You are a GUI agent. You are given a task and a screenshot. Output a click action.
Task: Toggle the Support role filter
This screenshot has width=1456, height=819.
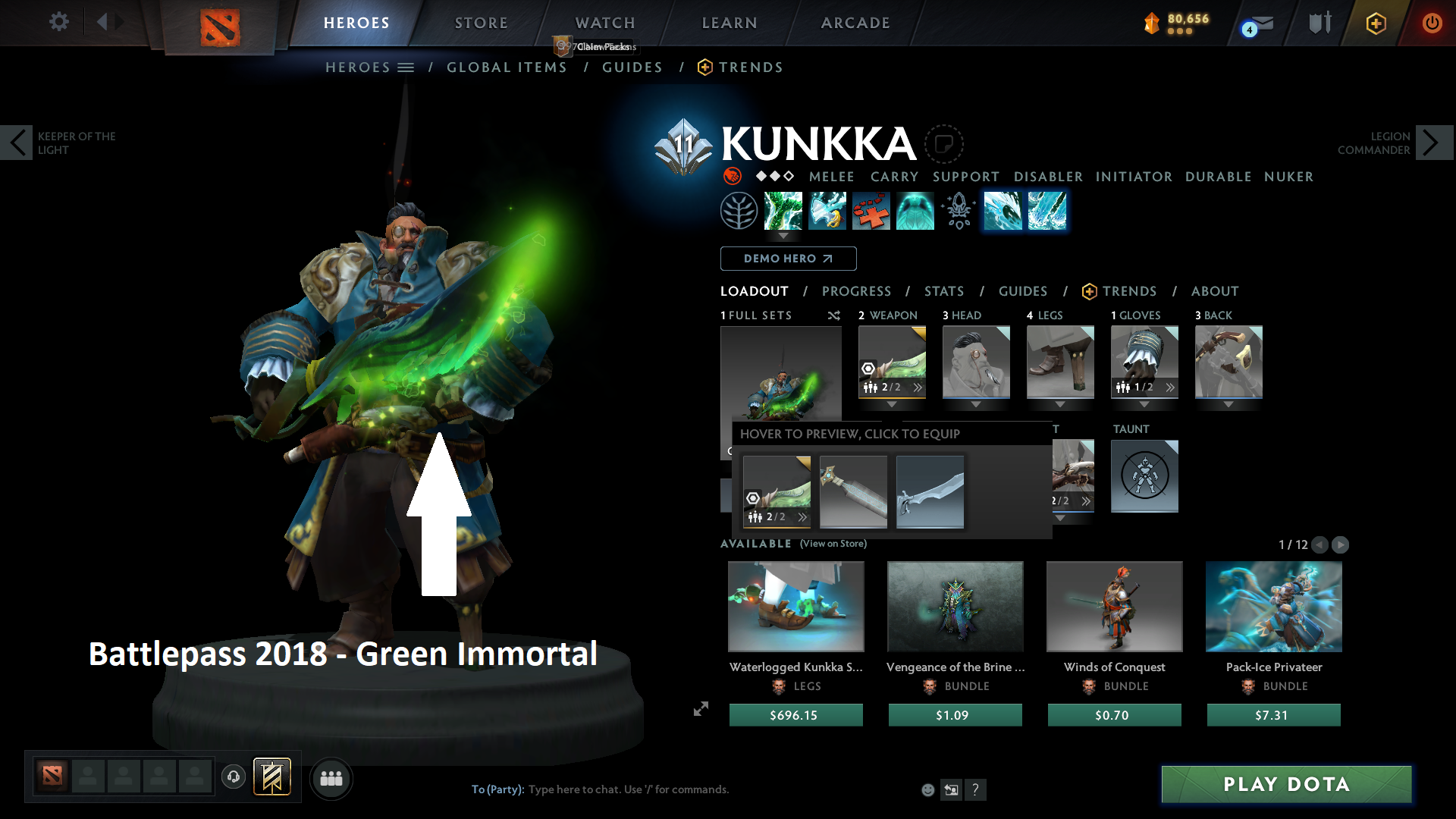965,177
